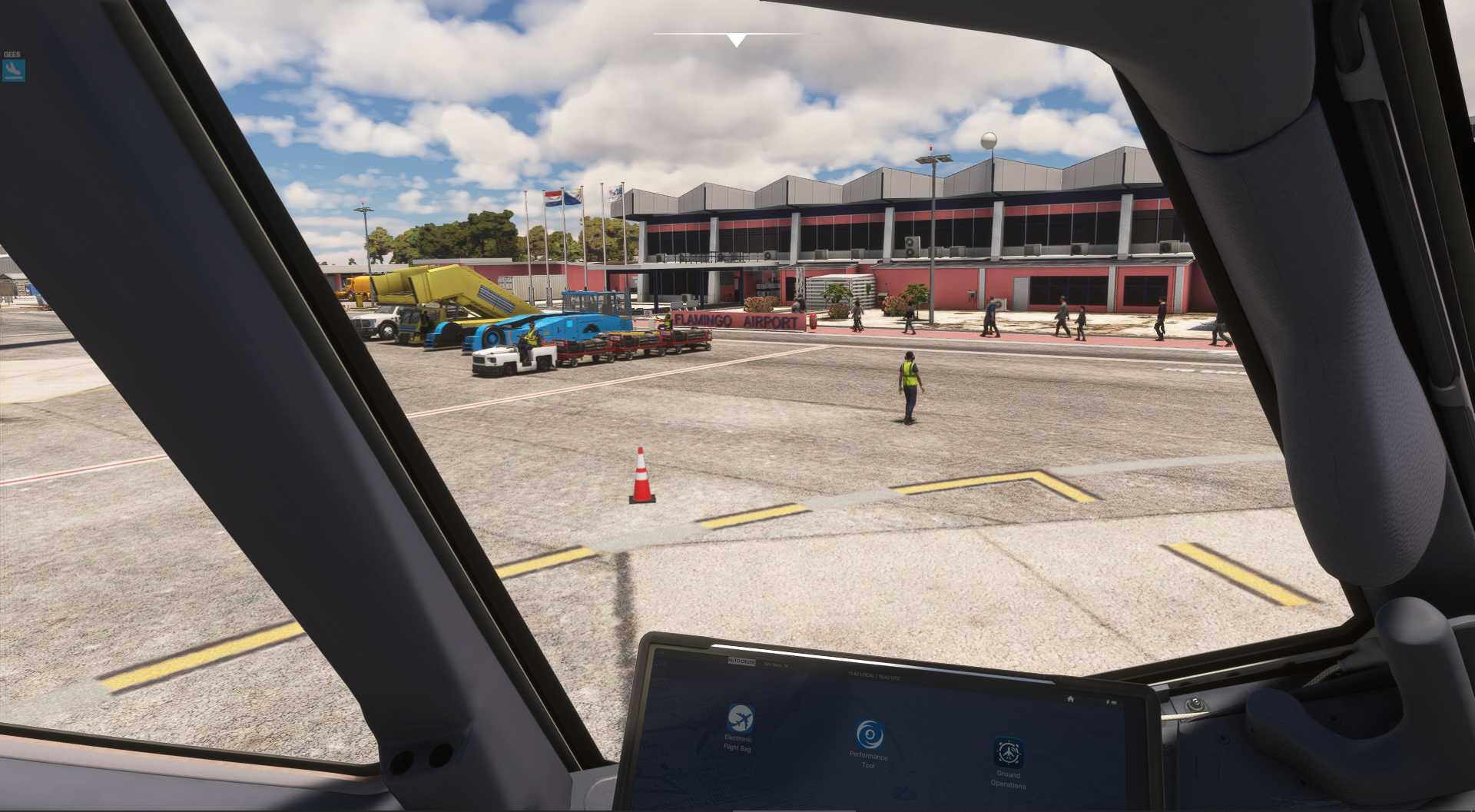The height and width of the screenshot is (812, 1475).
Task: Launch the Performance Tool app
Action: pos(870,735)
